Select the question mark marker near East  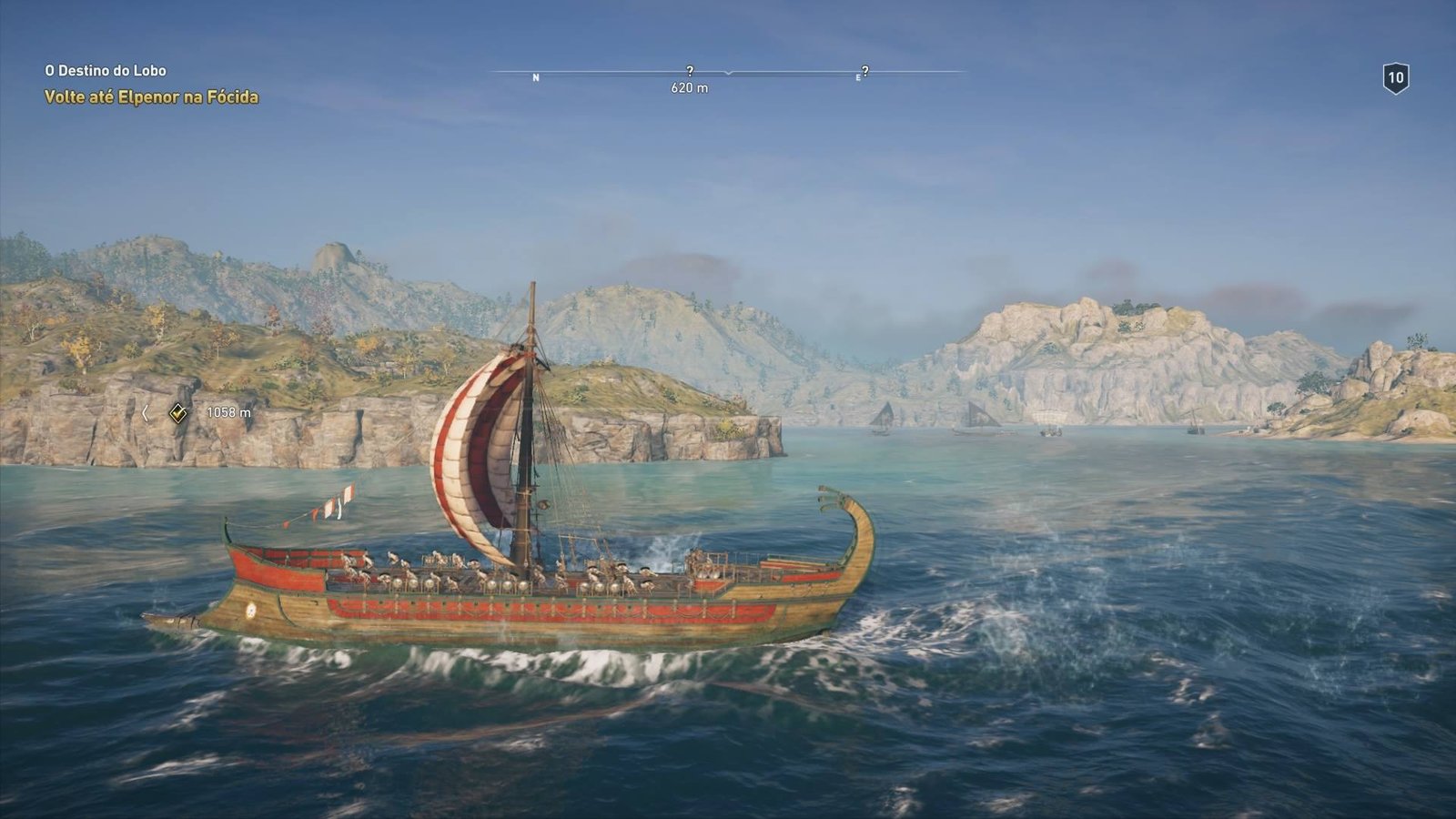864,71
